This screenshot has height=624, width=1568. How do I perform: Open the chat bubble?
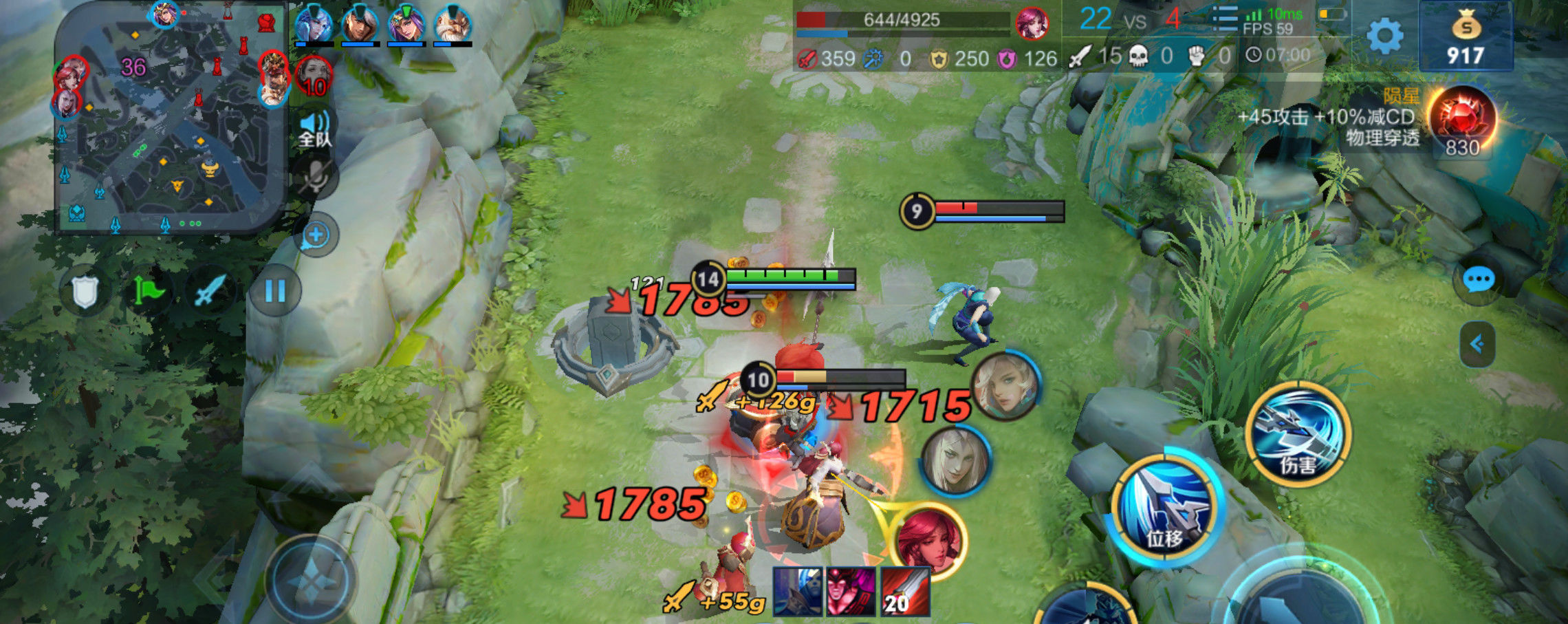pyautogui.click(x=1477, y=280)
